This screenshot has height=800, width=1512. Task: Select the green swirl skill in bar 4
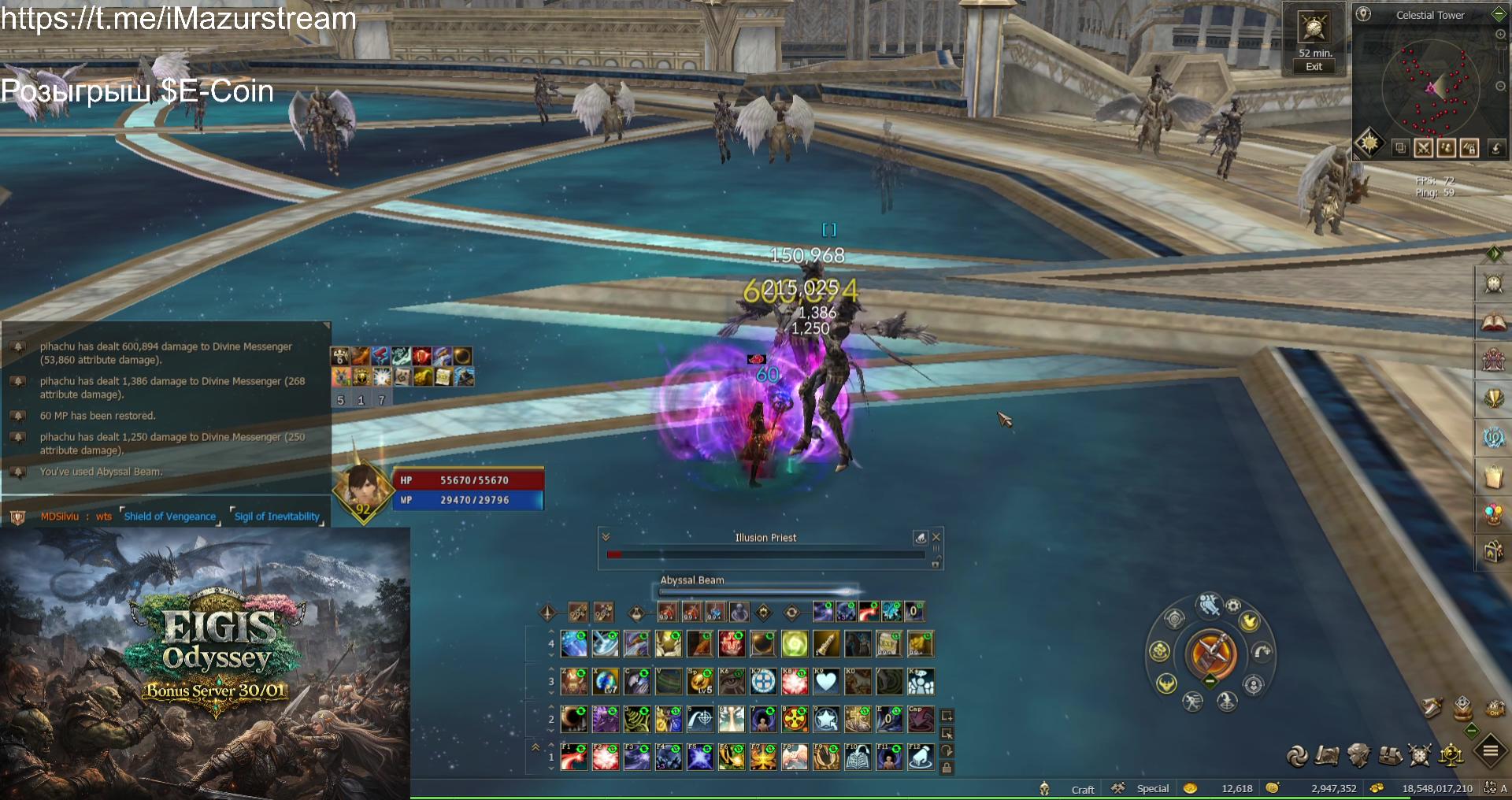tap(794, 645)
